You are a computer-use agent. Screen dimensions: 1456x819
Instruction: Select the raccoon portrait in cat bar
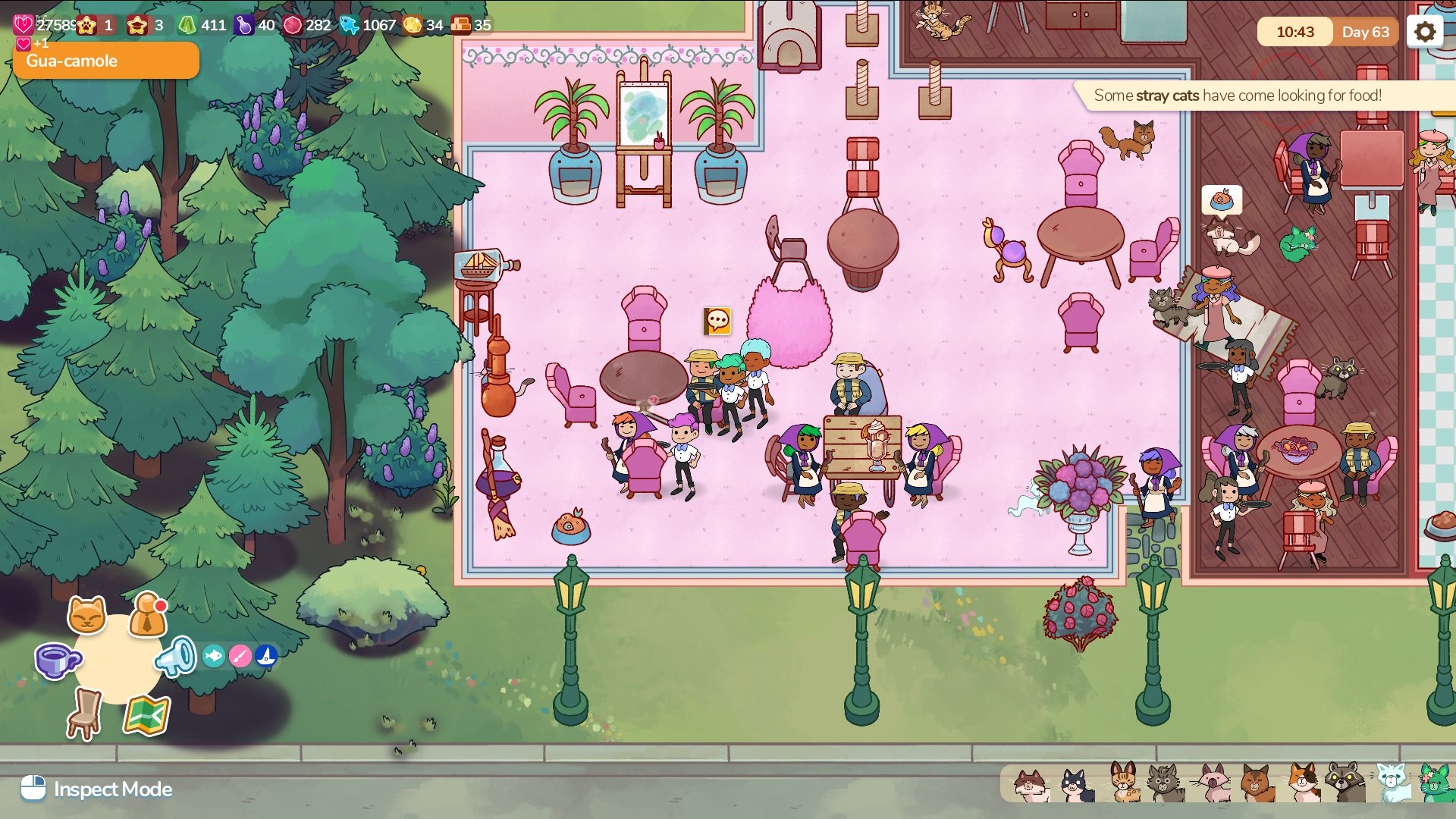1345,783
